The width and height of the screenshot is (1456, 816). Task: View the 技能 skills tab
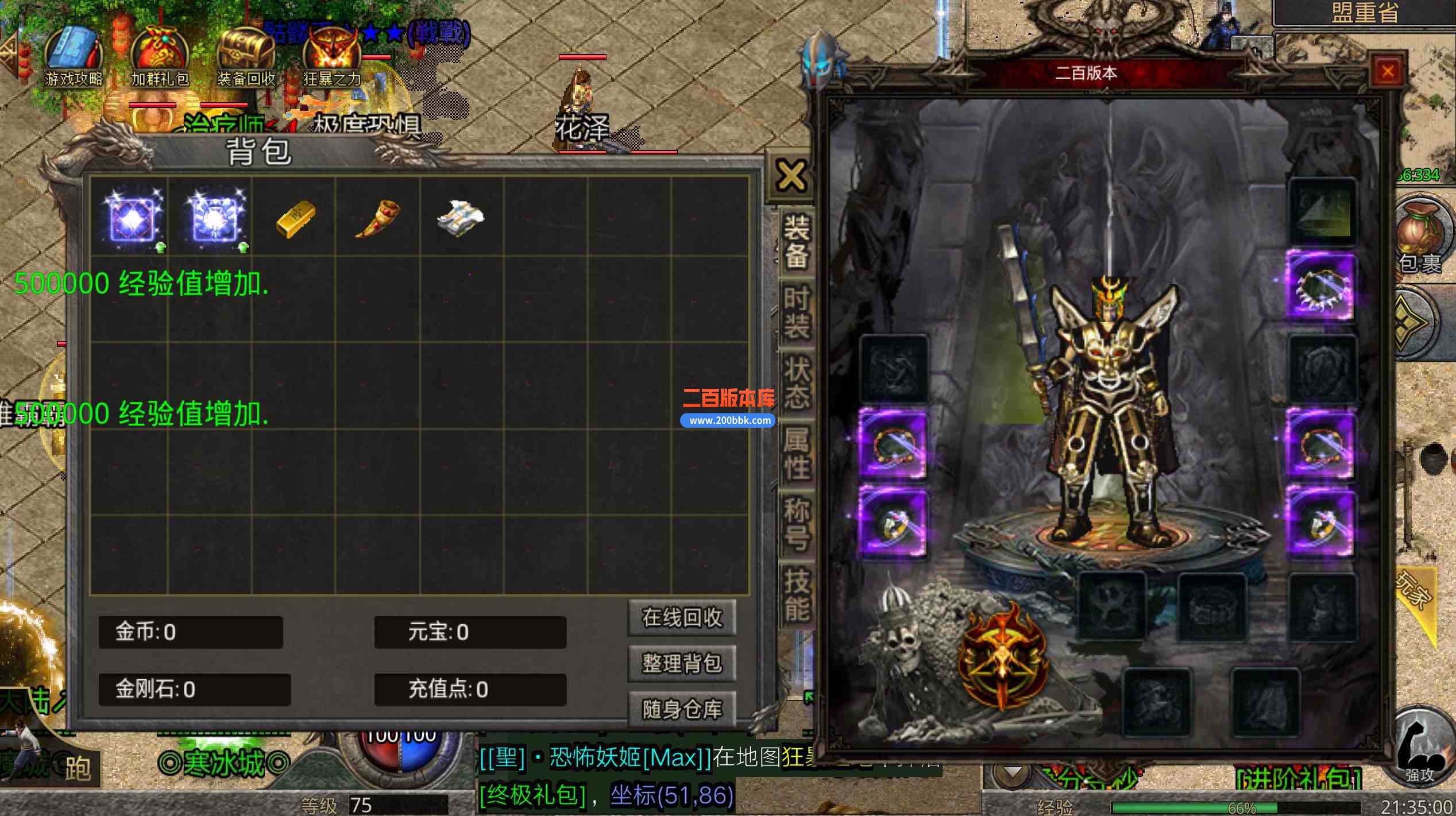[797, 594]
